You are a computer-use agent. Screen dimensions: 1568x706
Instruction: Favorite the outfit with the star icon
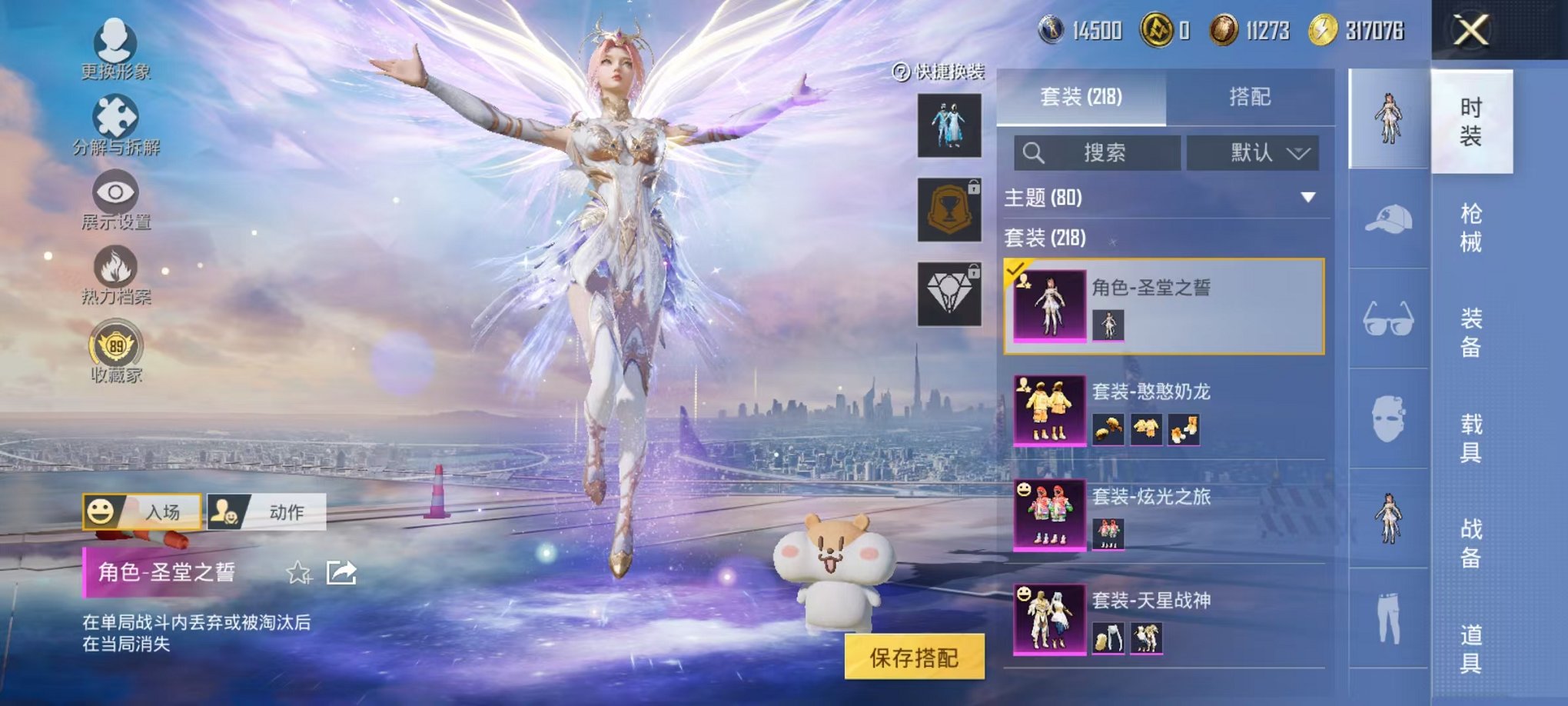[x=298, y=573]
